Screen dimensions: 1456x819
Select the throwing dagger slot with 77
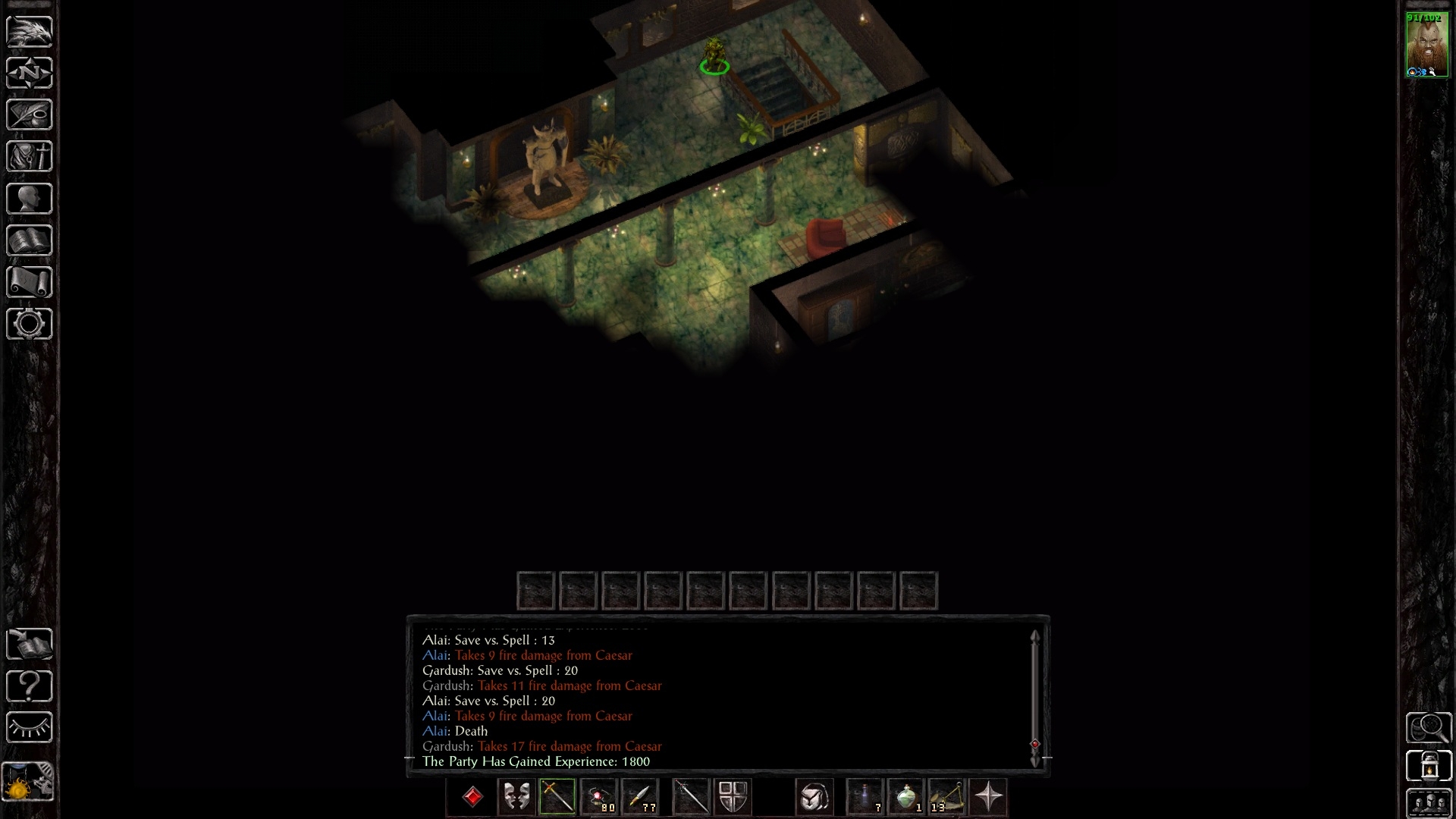[641, 797]
